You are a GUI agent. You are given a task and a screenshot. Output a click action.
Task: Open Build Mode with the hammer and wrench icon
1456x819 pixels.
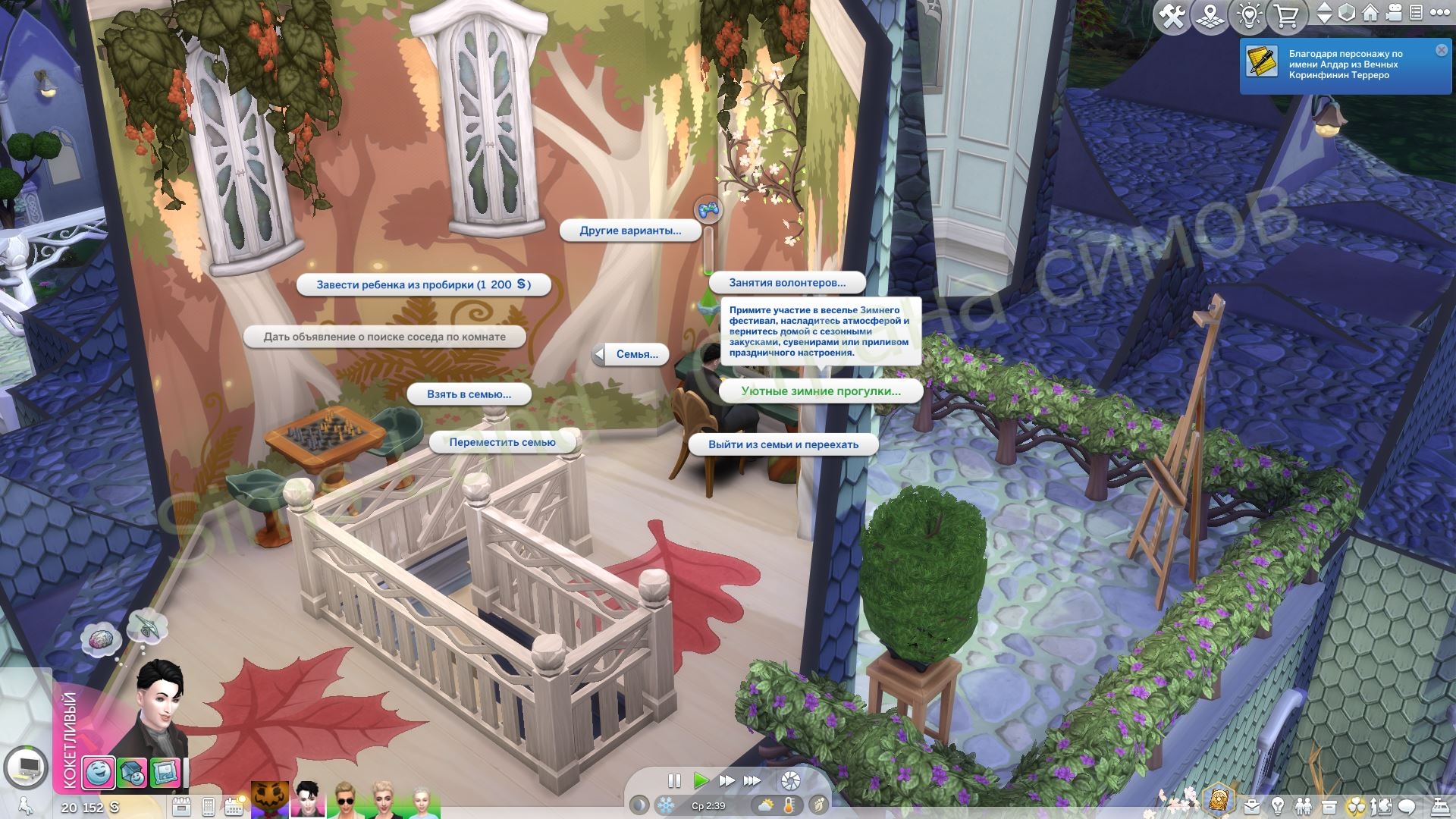(x=1172, y=13)
